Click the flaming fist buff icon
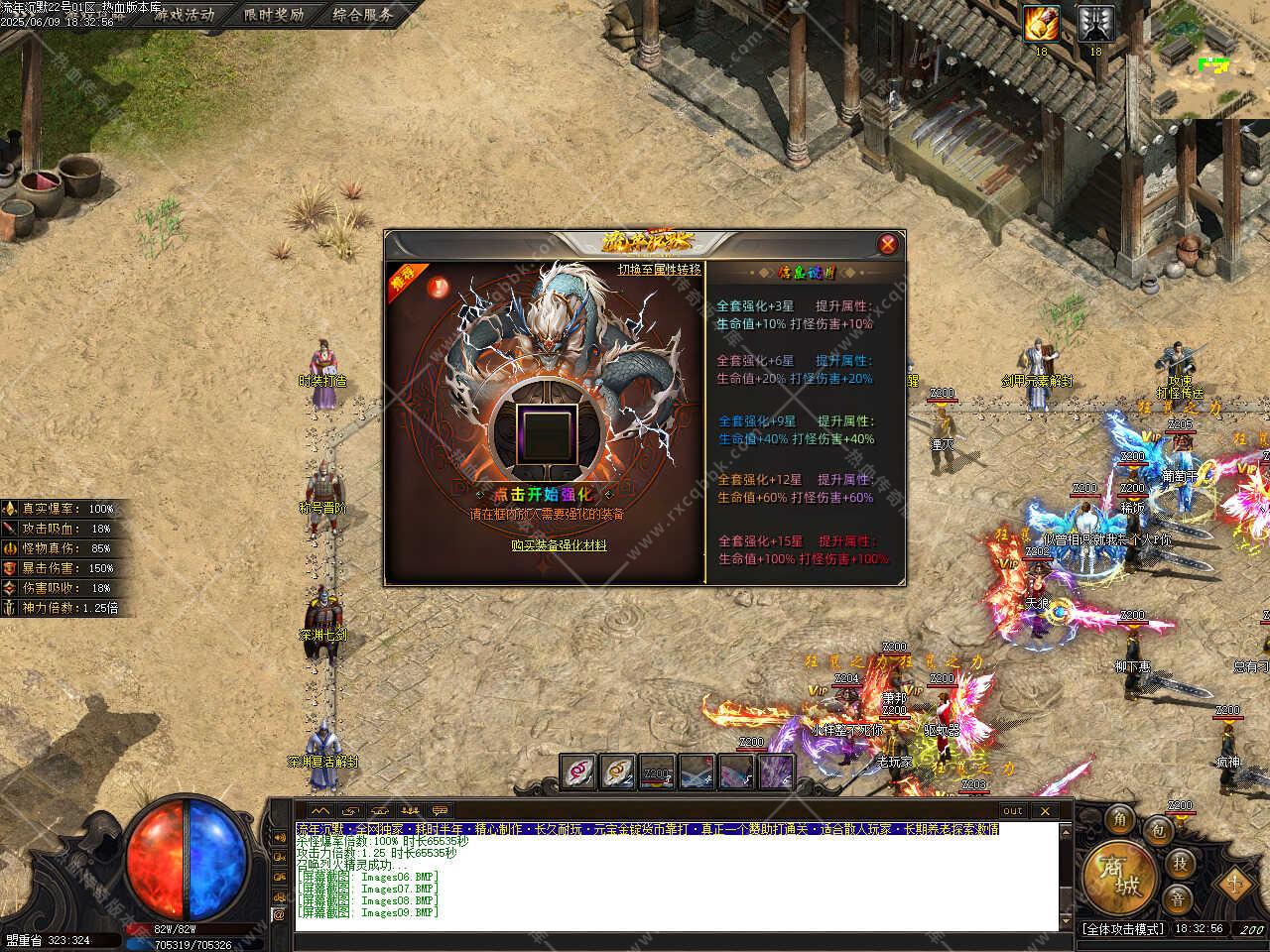Screen dimensions: 1270x952 (x=1042, y=24)
